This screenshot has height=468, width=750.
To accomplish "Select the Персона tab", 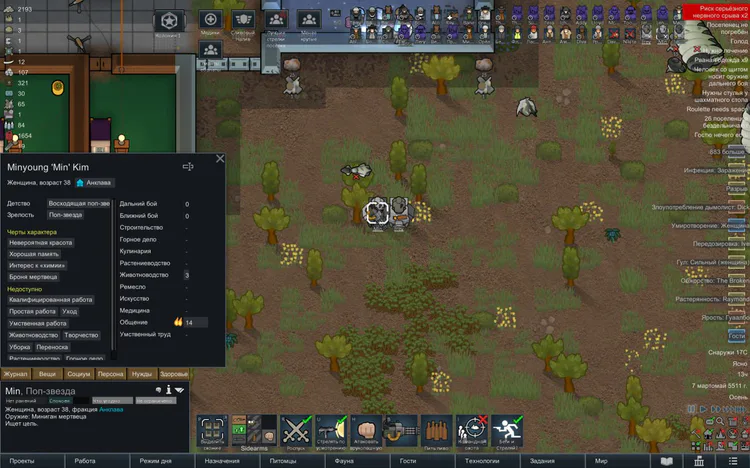I will pyautogui.click(x=110, y=374).
